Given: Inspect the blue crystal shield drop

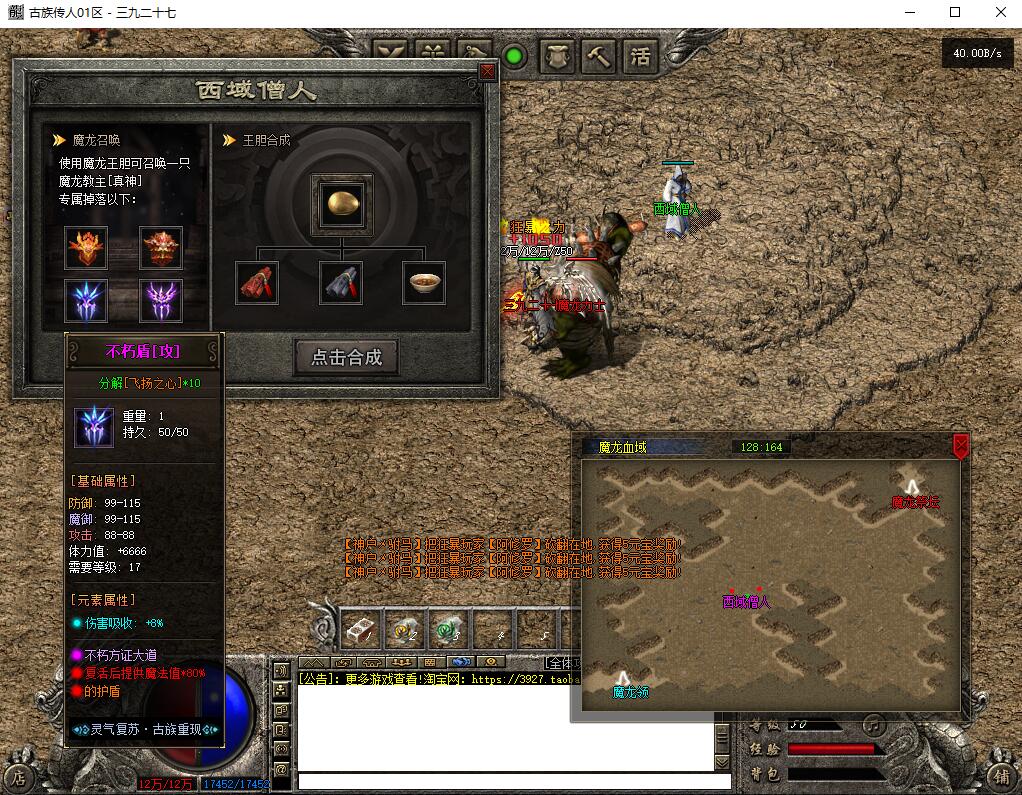Looking at the screenshot, I should point(87,300).
